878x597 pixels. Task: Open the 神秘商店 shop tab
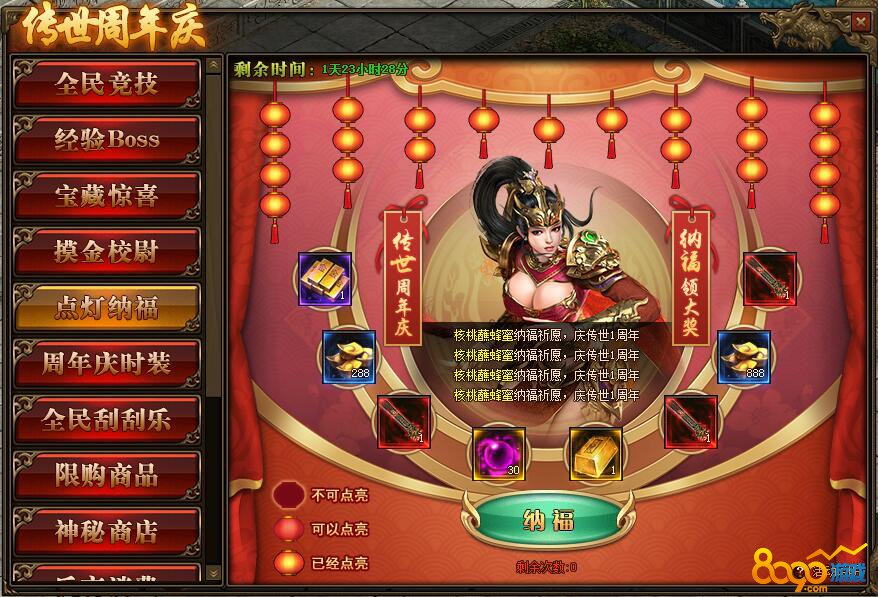click(106, 531)
